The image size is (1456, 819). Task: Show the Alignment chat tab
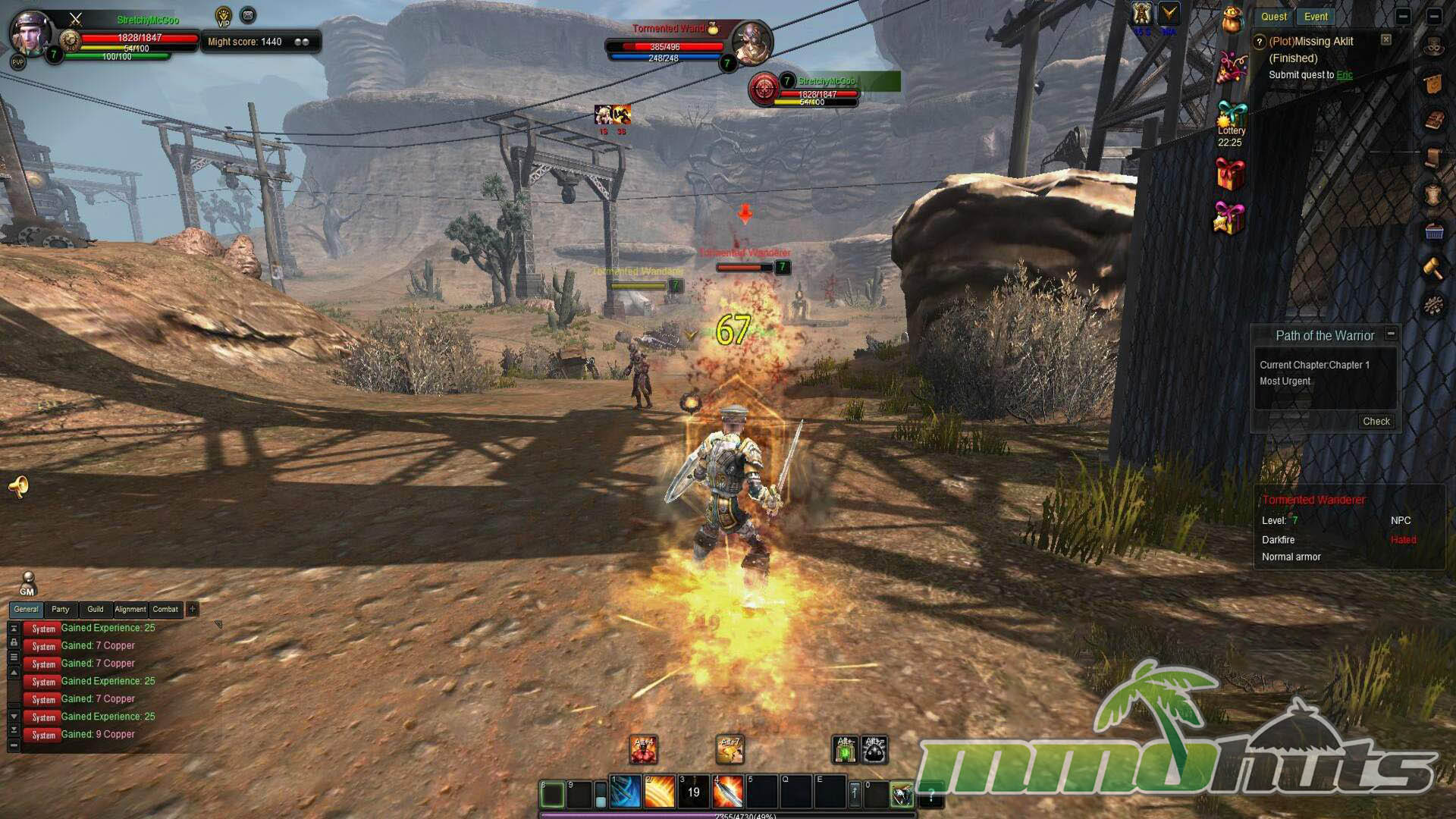tap(130, 609)
